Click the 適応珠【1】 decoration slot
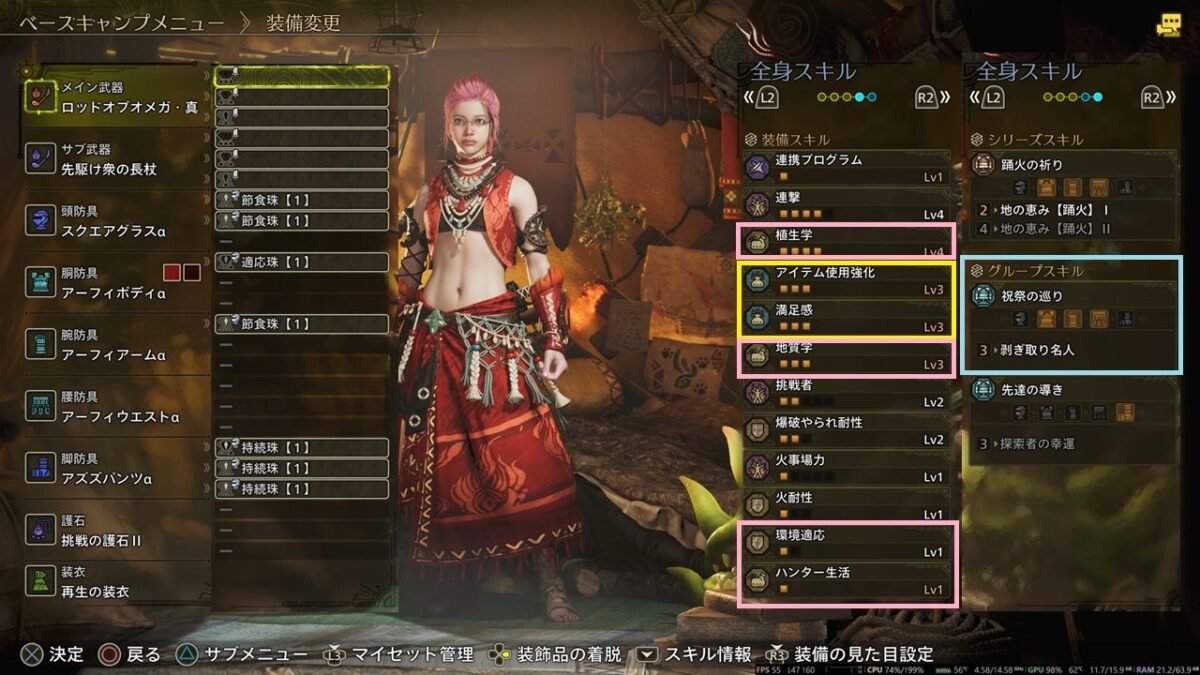 (302, 262)
